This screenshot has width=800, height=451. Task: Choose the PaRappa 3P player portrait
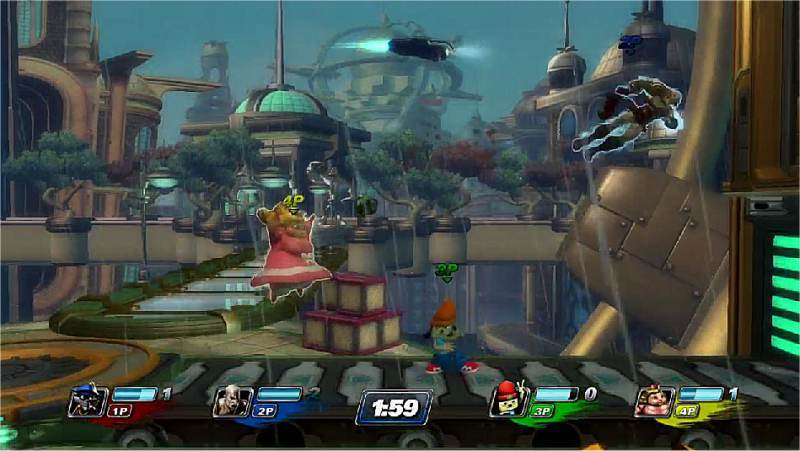coord(507,401)
